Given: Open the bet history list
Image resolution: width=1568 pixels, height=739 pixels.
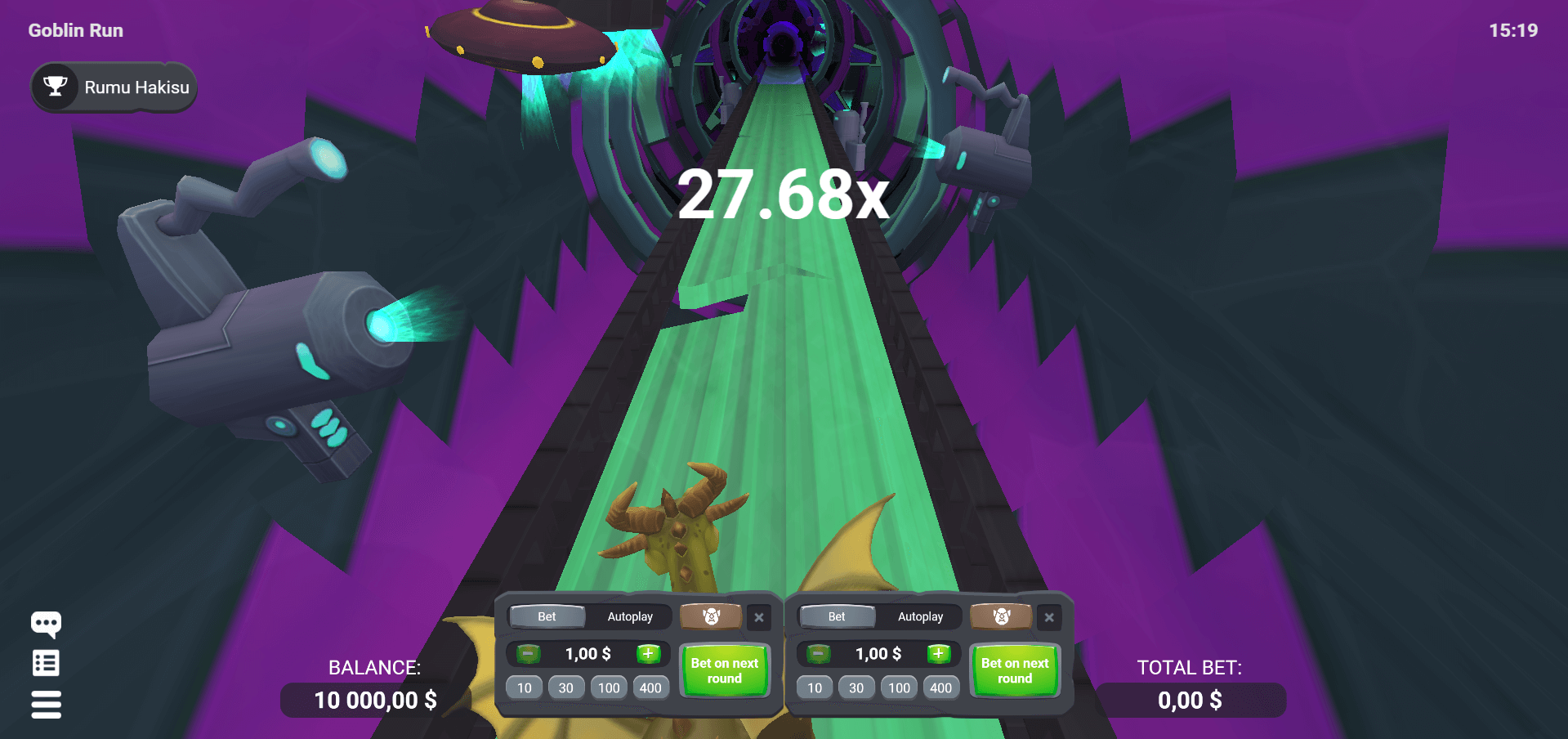Looking at the screenshot, I should (x=46, y=663).
